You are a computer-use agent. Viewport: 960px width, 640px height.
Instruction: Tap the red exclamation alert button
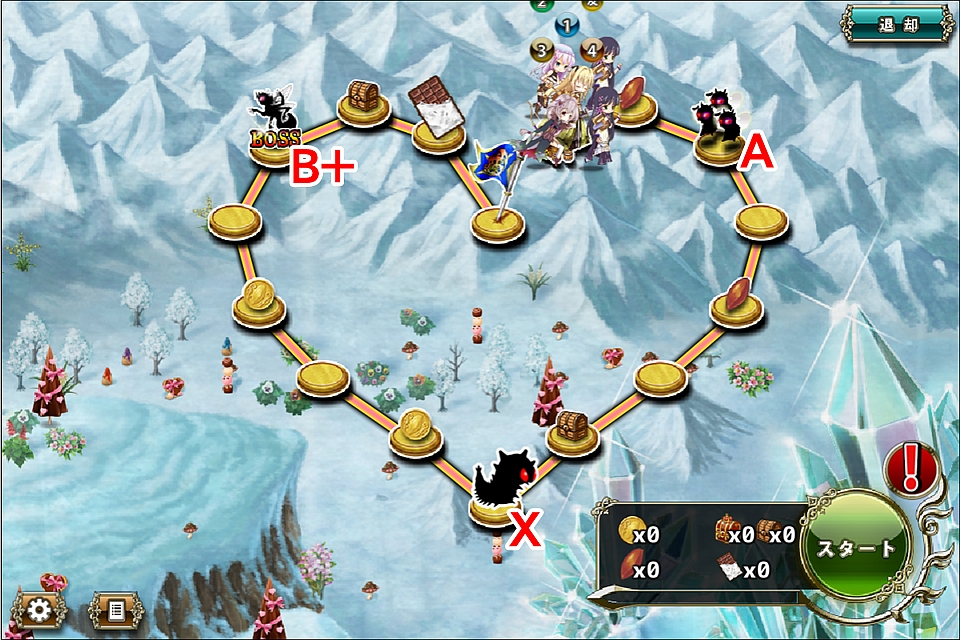(909, 466)
